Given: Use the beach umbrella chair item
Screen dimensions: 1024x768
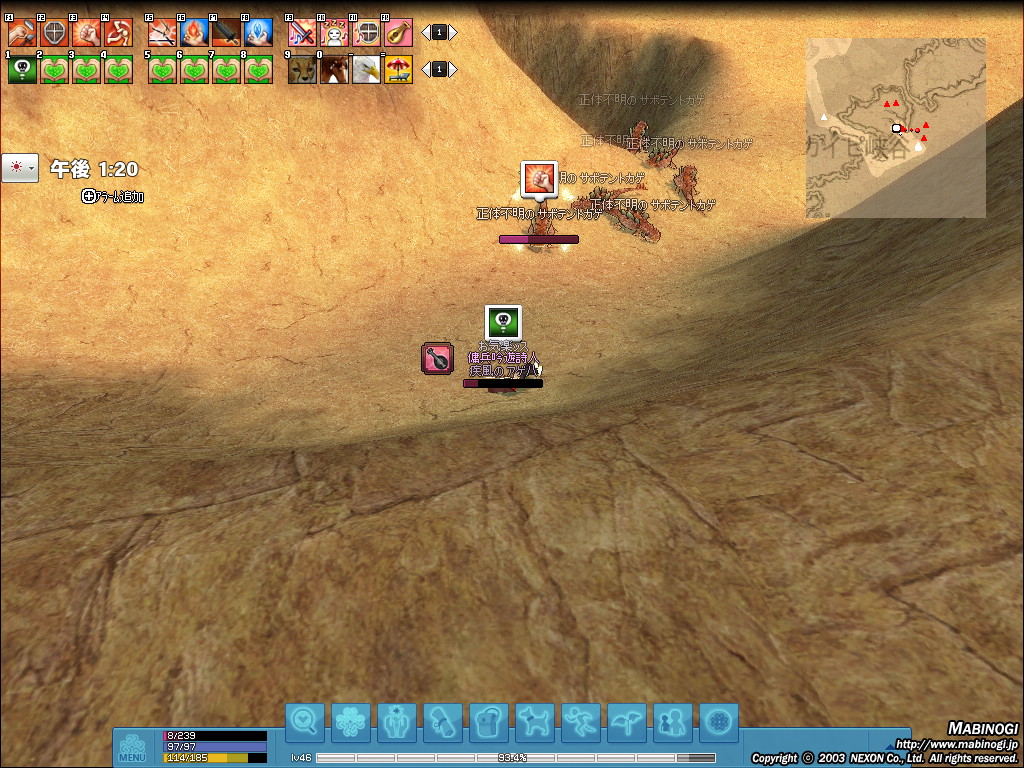Looking at the screenshot, I should click(398, 70).
